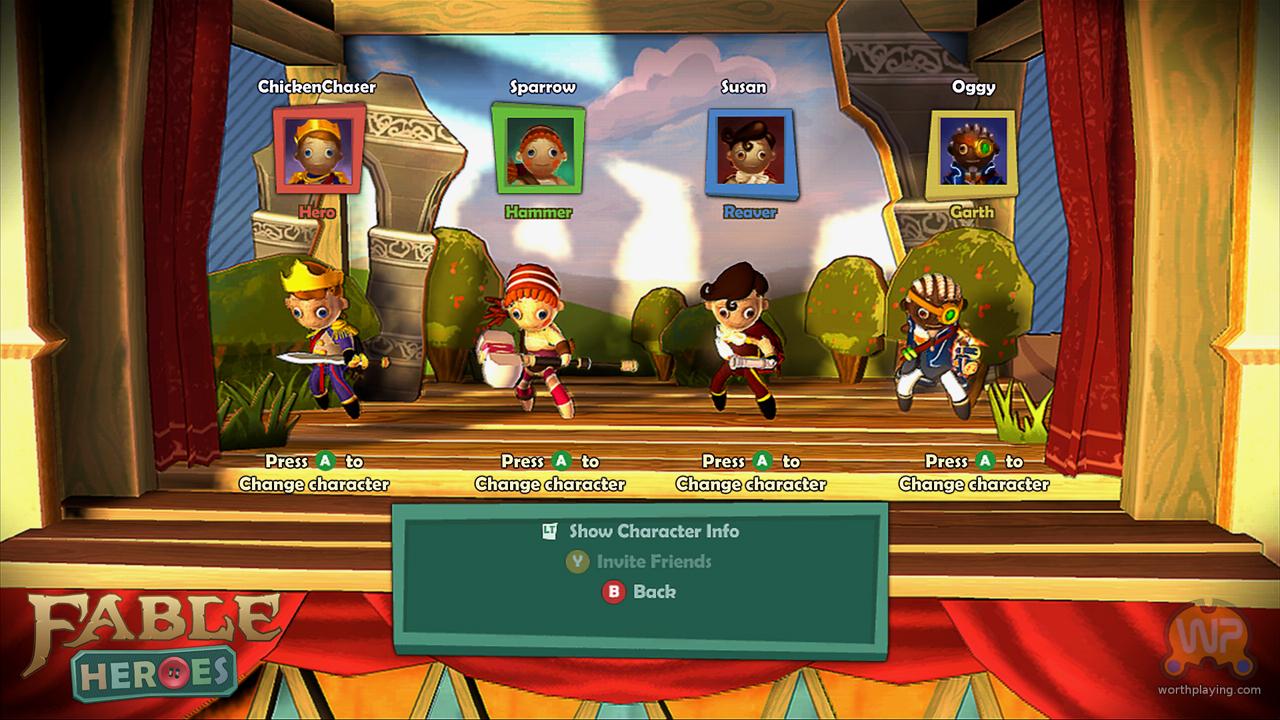
Task: Select ChickenChaser's Hero portrait
Action: [317, 149]
